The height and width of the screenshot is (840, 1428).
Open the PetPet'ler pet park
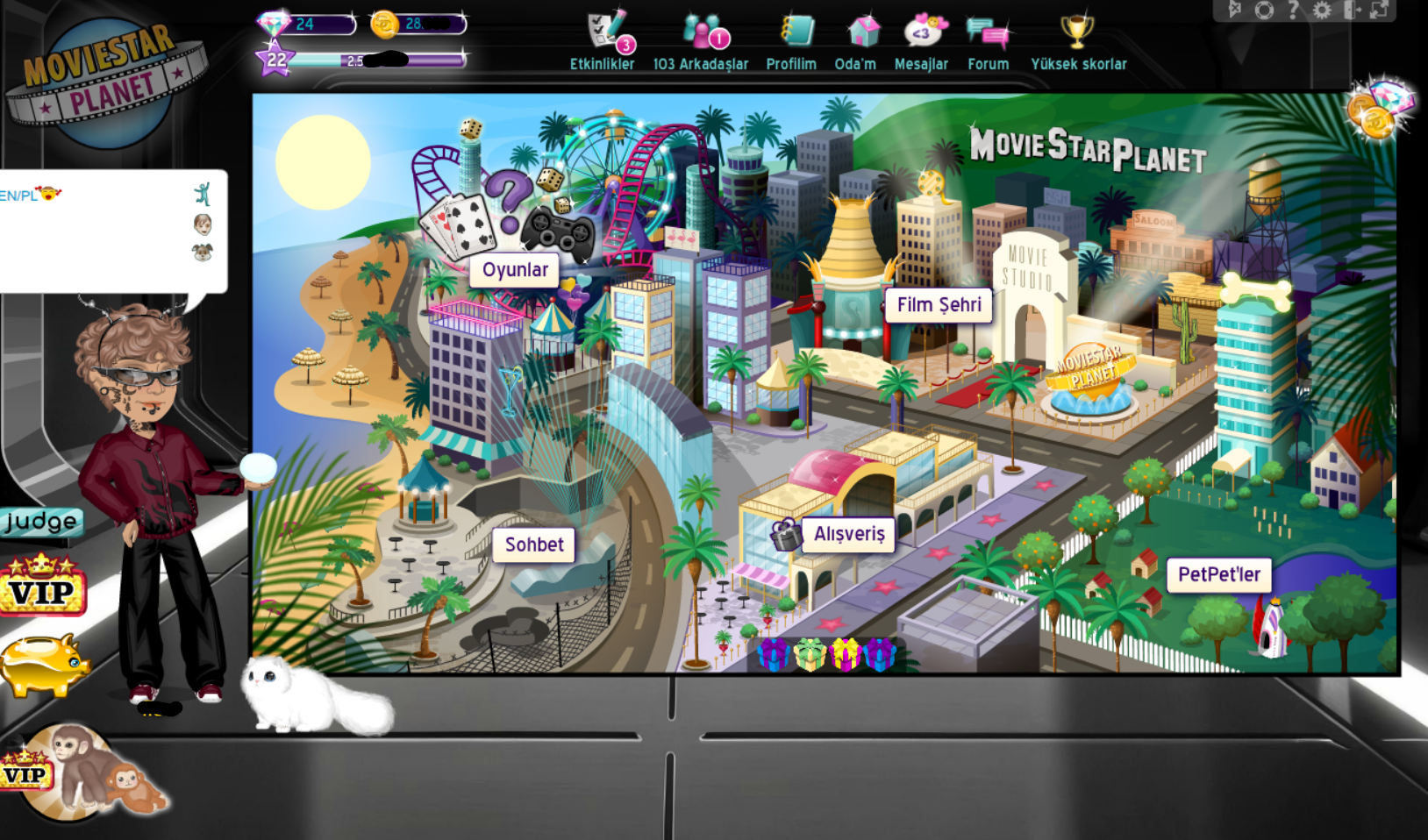click(1218, 574)
